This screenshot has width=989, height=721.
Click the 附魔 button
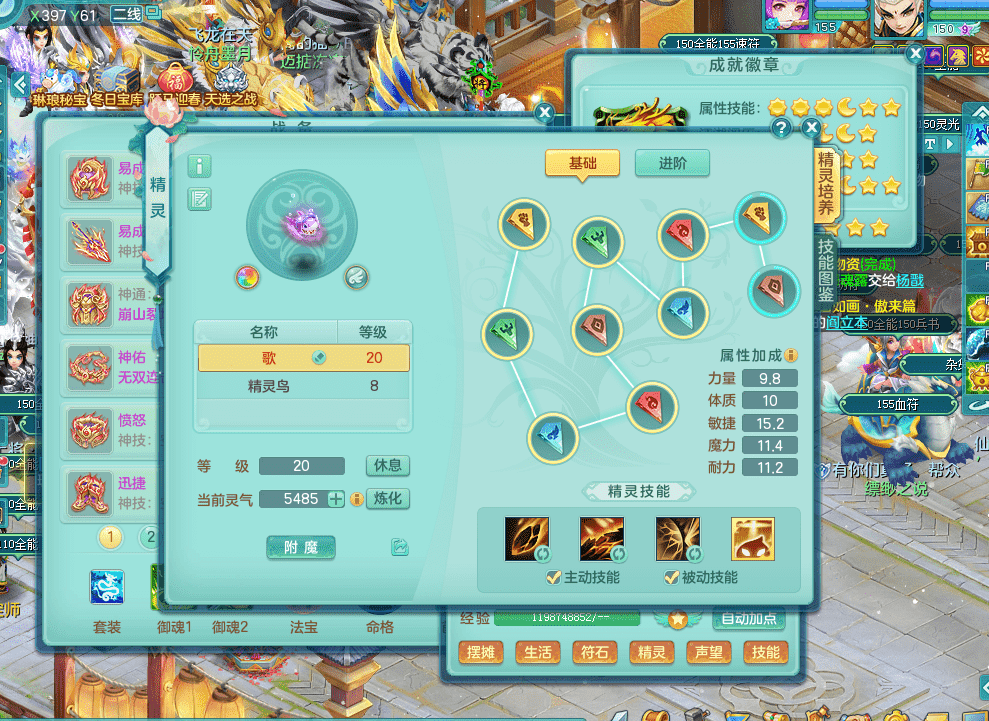point(301,547)
